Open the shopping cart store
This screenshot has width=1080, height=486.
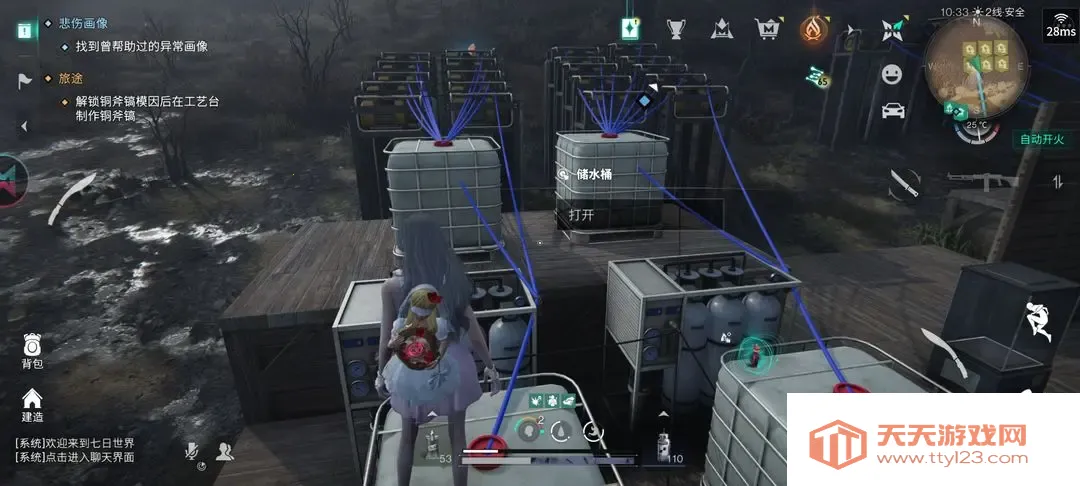click(x=767, y=28)
